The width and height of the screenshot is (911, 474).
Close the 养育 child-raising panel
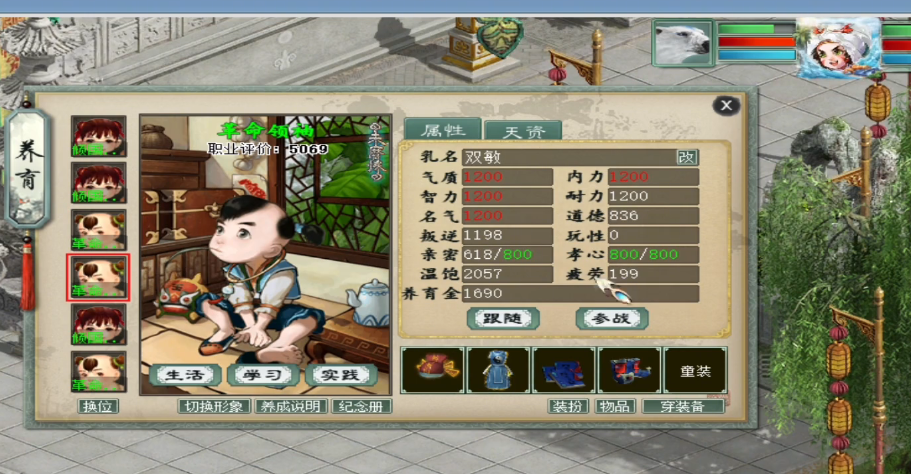(727, 105)
